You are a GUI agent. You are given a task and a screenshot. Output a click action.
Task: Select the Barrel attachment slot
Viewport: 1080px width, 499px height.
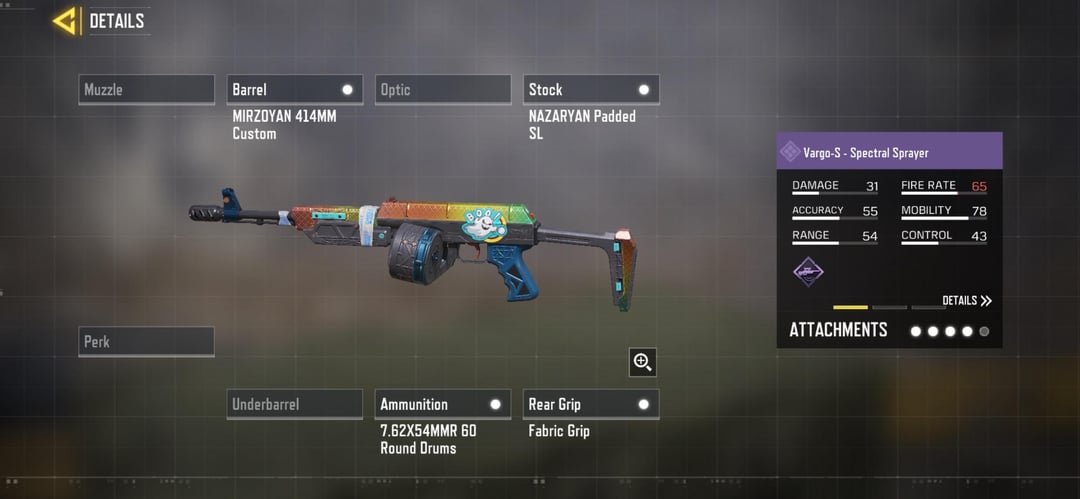tap(294, 90)
